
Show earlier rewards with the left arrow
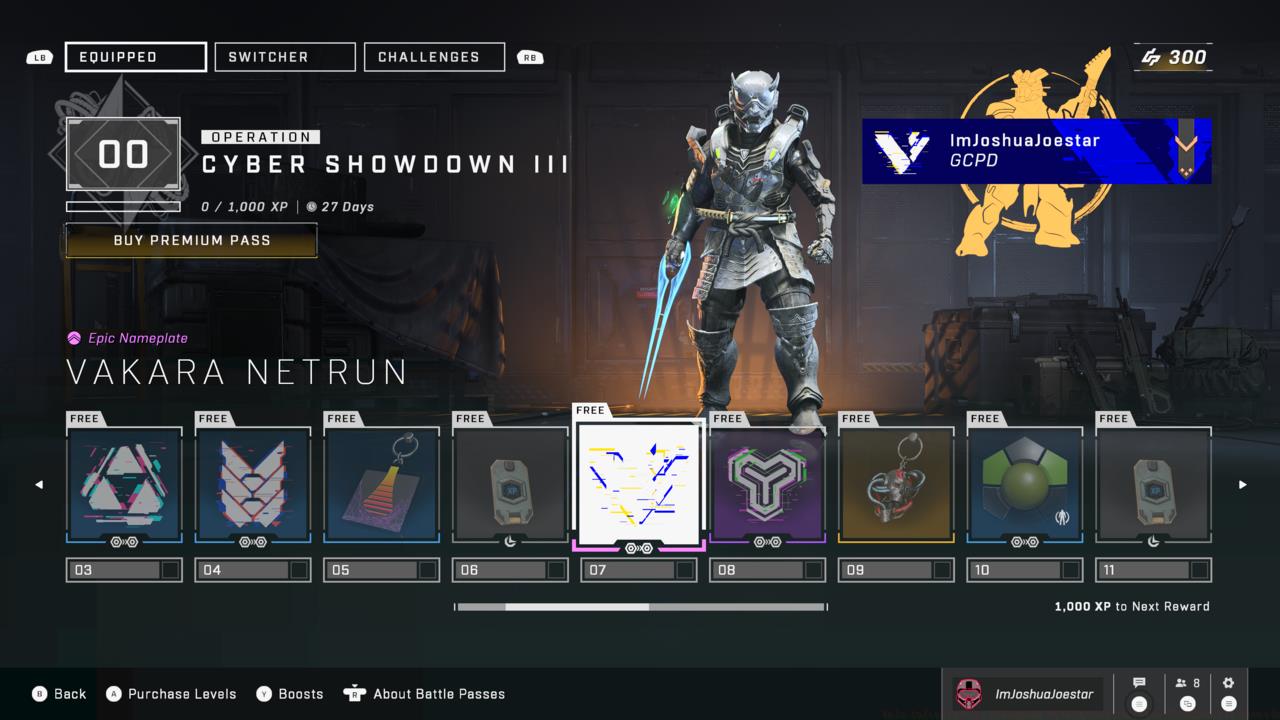(x=39, y=485)
